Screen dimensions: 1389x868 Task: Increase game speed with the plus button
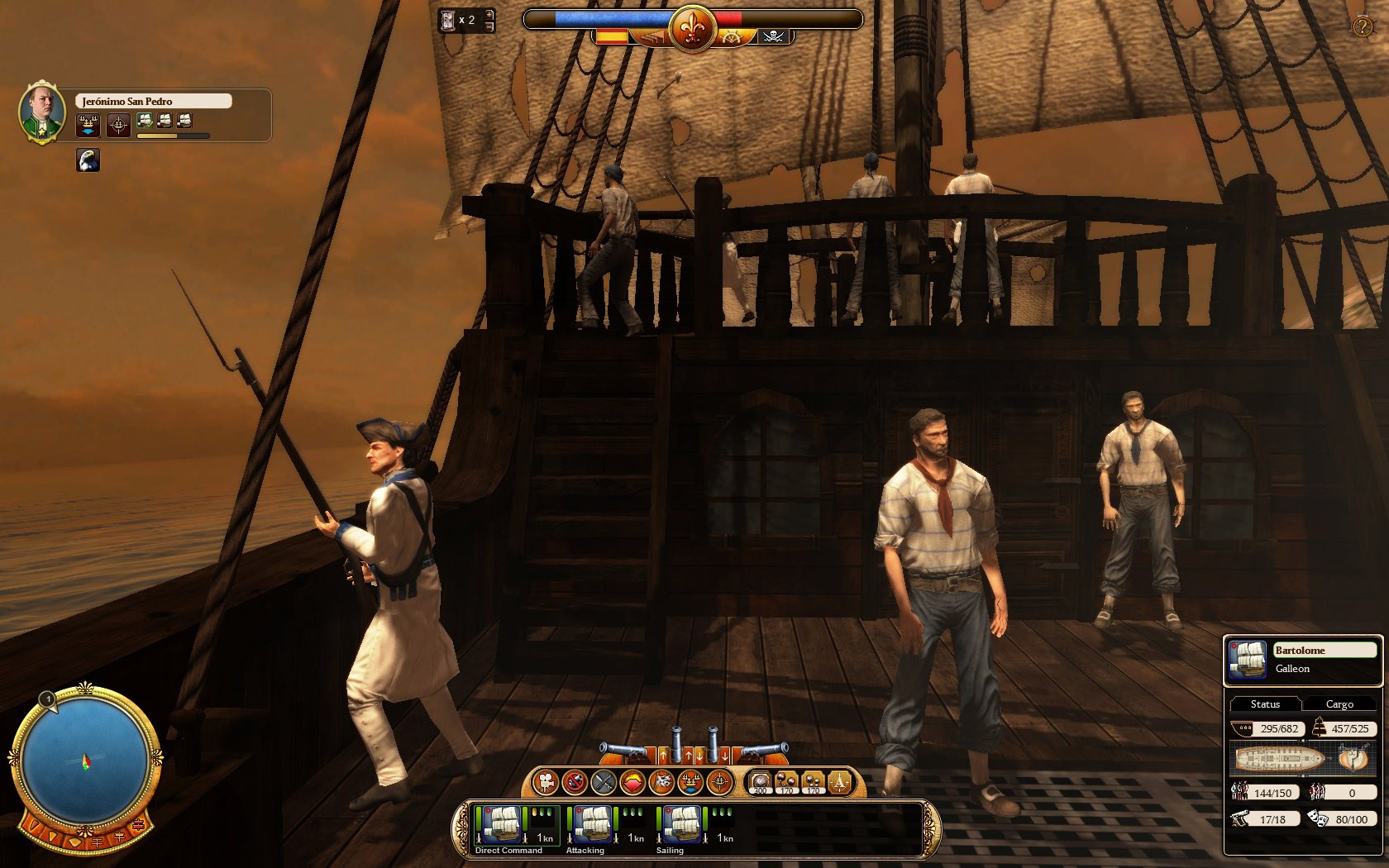click(489, 16)
